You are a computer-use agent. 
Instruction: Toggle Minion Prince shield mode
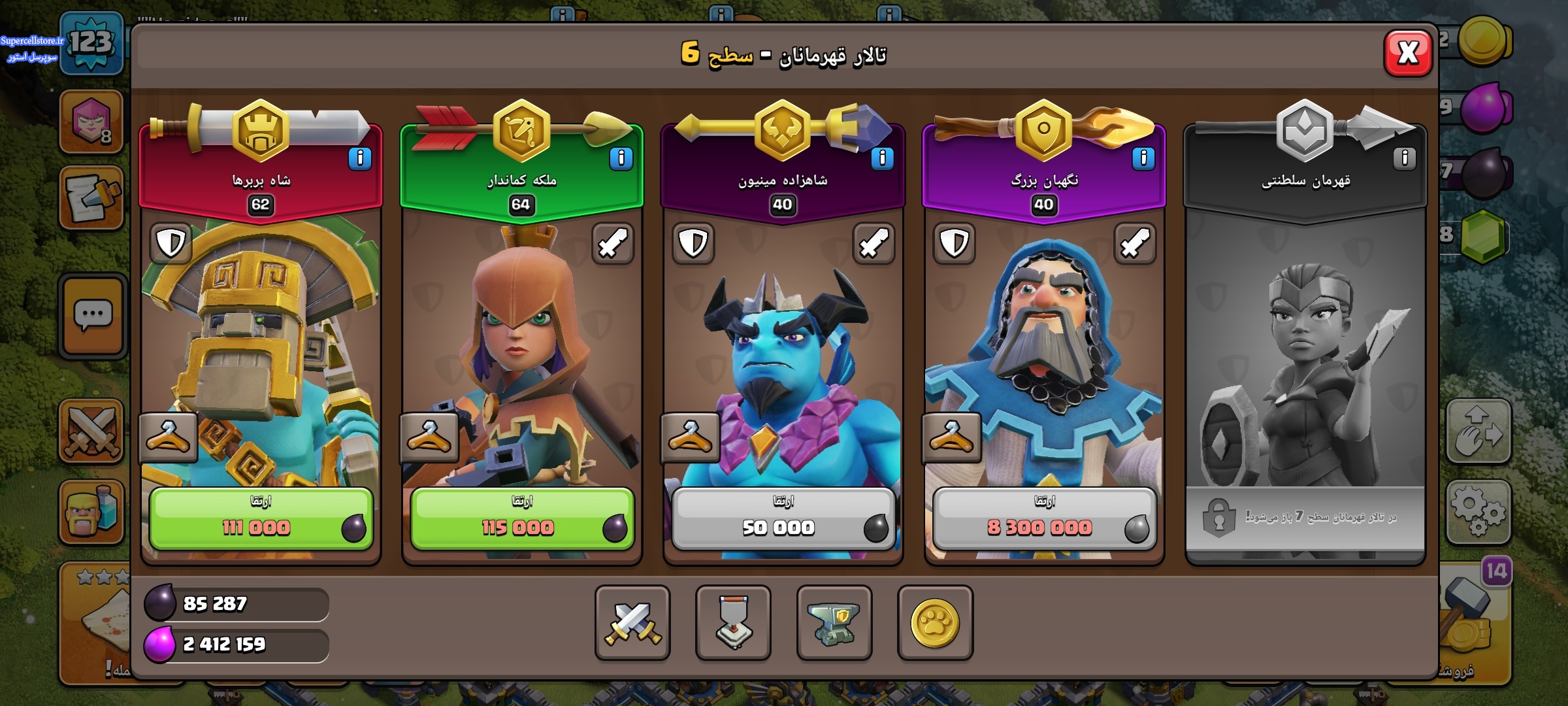click(x=693, y=244)
